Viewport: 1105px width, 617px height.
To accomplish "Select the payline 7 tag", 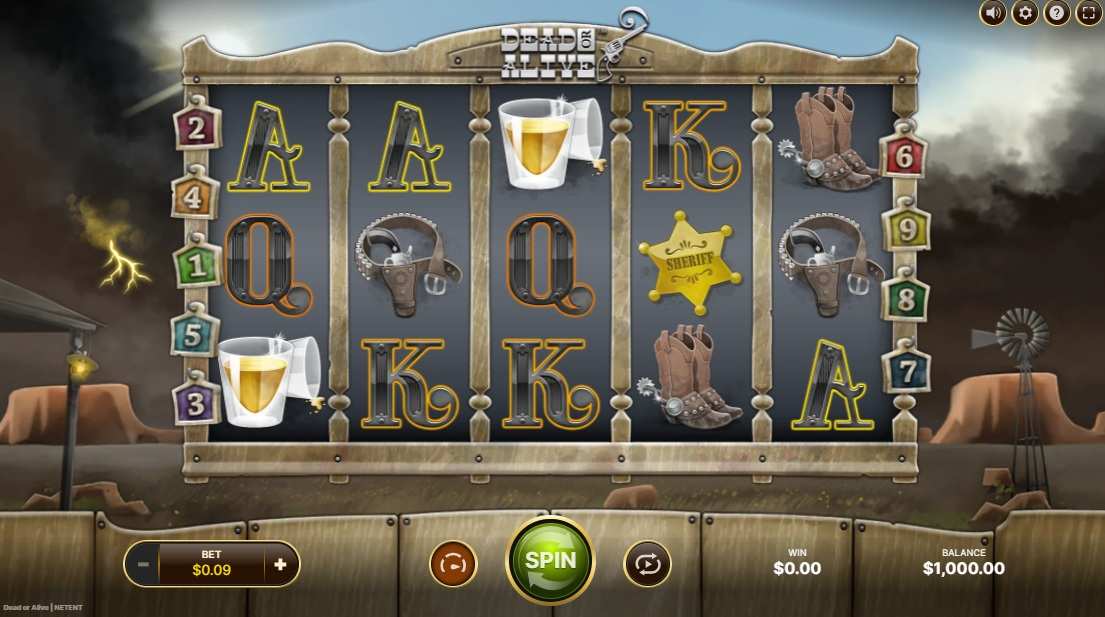I will (x=907, y=370).
